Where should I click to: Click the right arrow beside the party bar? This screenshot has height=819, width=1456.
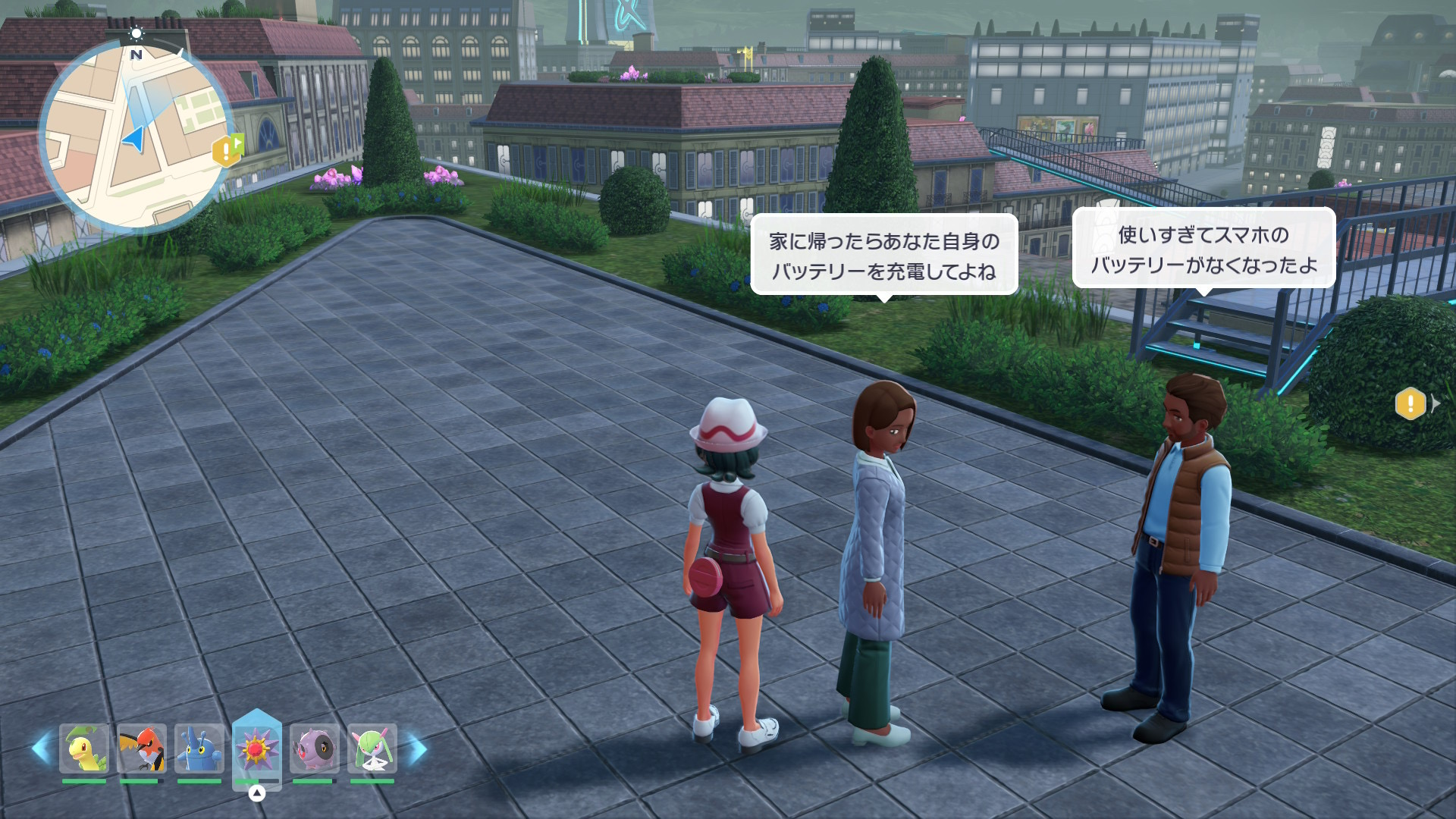pos(417,748)
